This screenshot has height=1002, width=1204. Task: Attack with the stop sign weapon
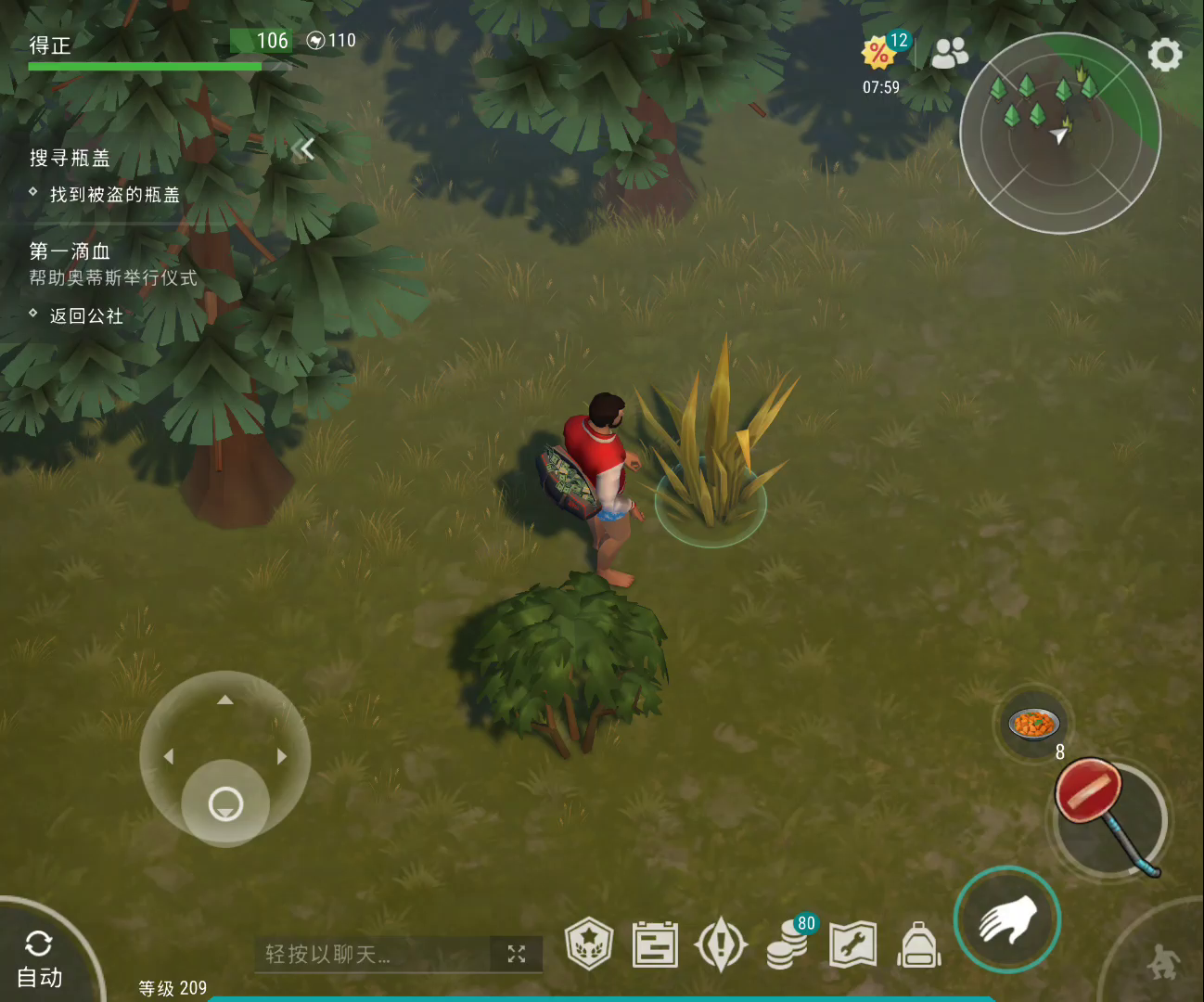[x=1109, y=817]
